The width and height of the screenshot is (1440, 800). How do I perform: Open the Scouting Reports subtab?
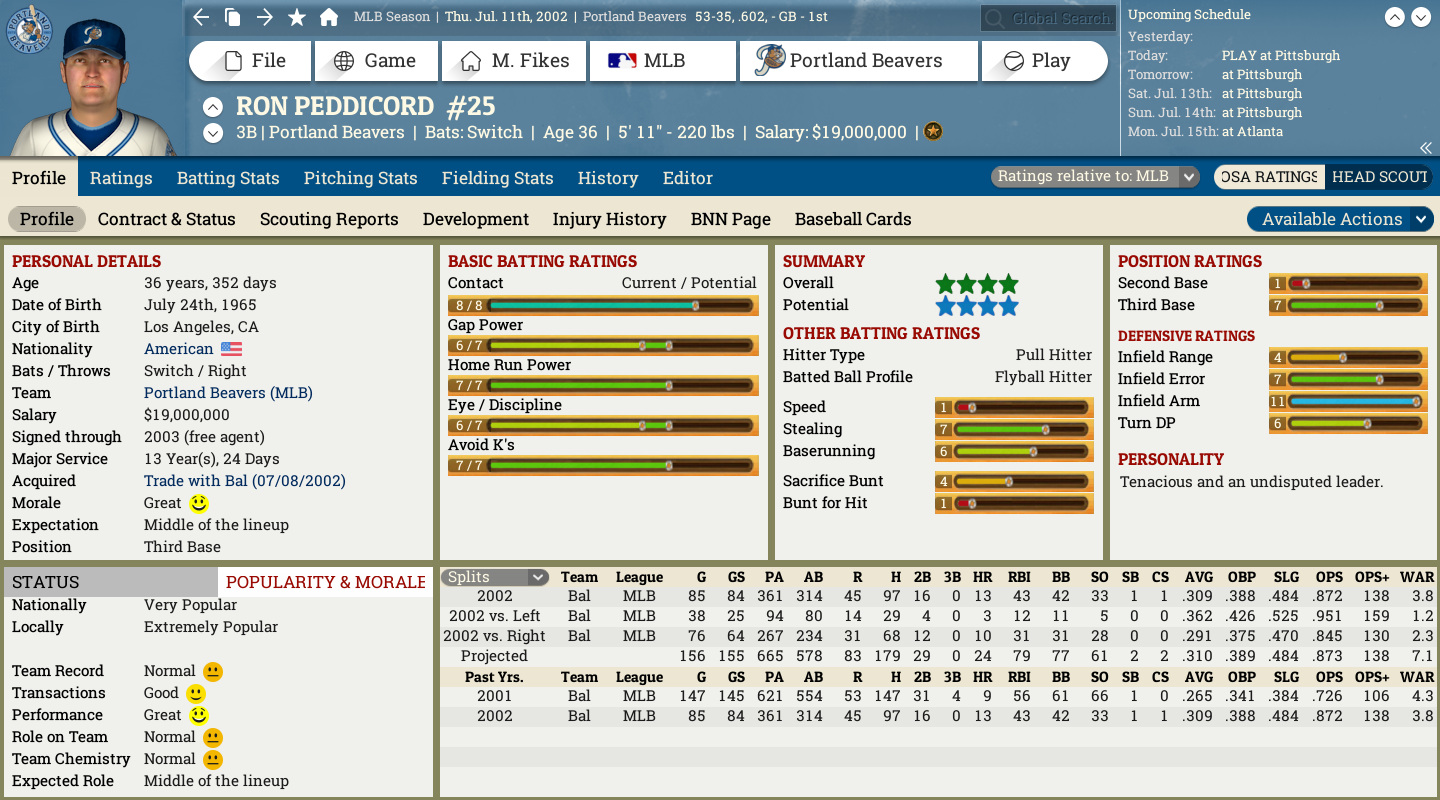tap(329, 219)
